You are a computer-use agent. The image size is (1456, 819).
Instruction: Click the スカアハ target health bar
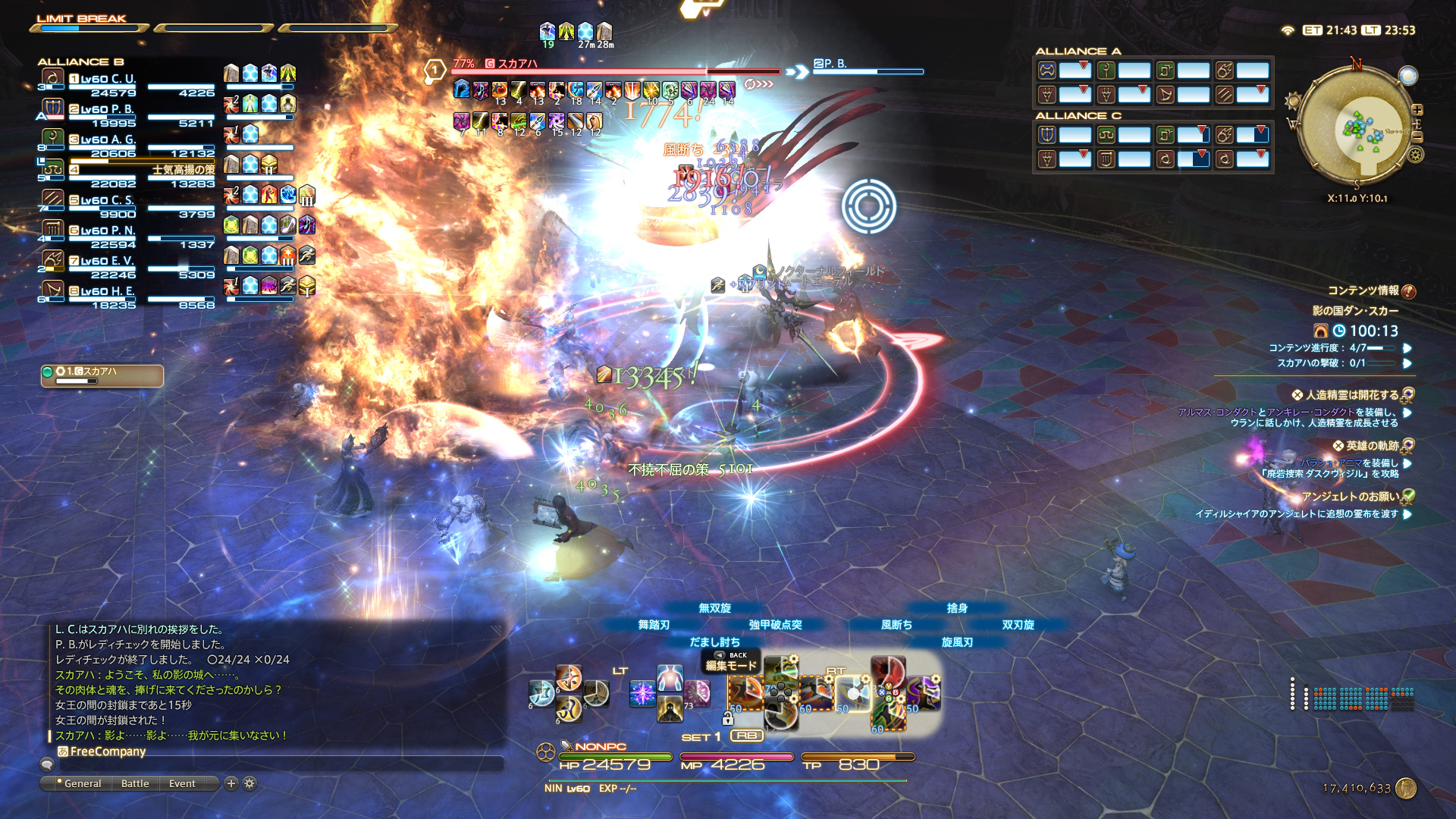click(x=616, y=72)
